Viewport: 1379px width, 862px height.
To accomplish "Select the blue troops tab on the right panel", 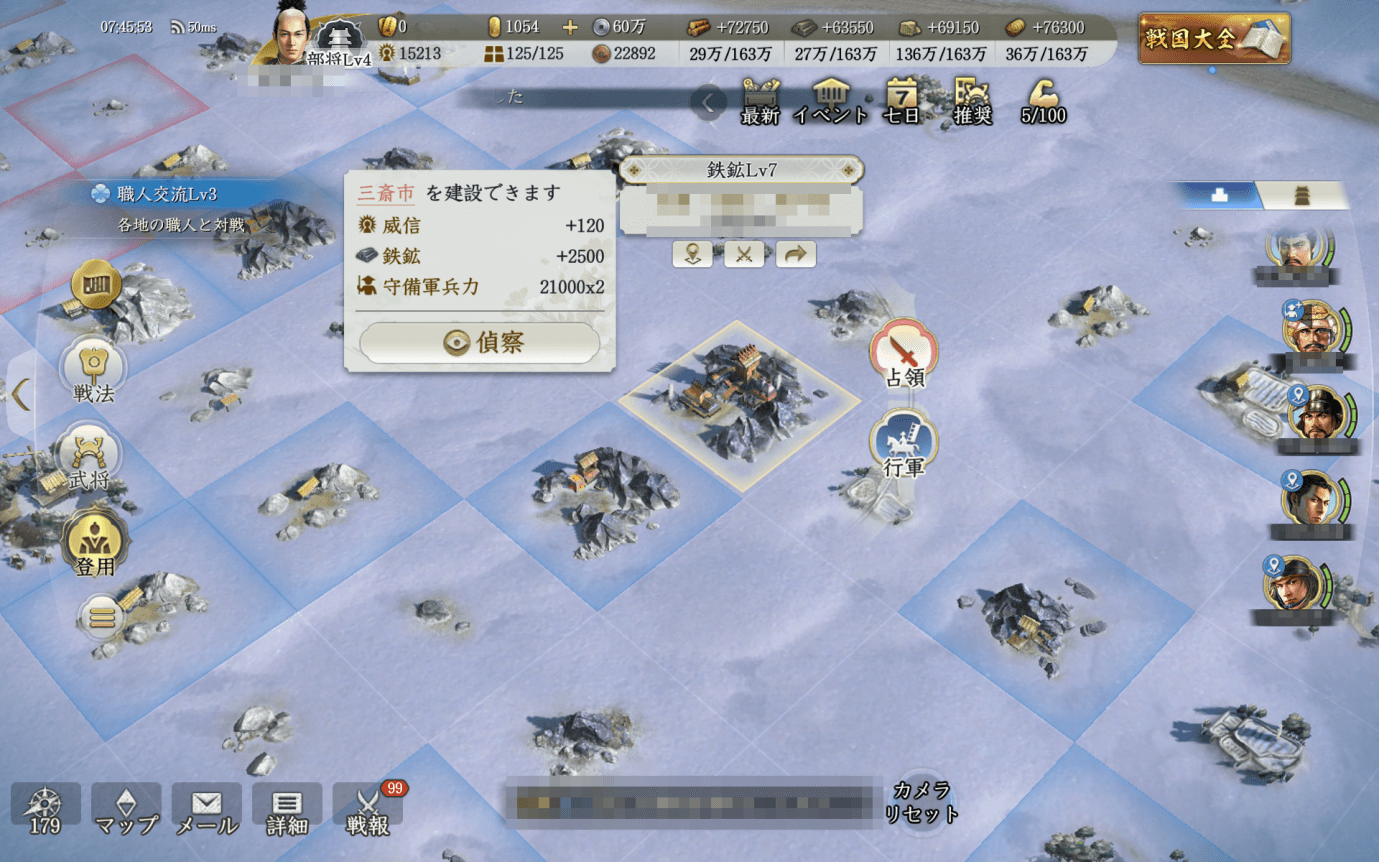I will coord(1220,195).
